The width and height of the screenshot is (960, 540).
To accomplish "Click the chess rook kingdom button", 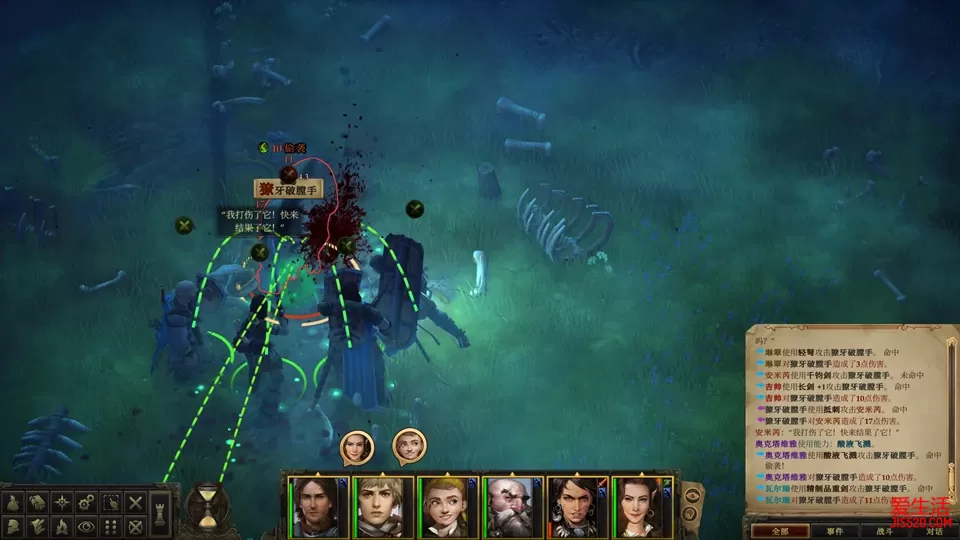I will click(159, 512).
